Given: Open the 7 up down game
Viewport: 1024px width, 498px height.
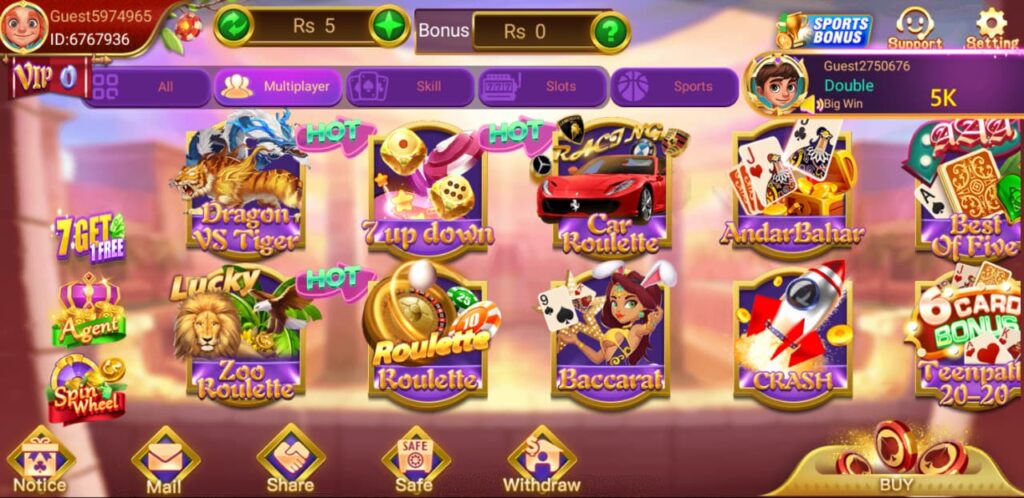Looking at the screenshot, I should pos(427,195).
